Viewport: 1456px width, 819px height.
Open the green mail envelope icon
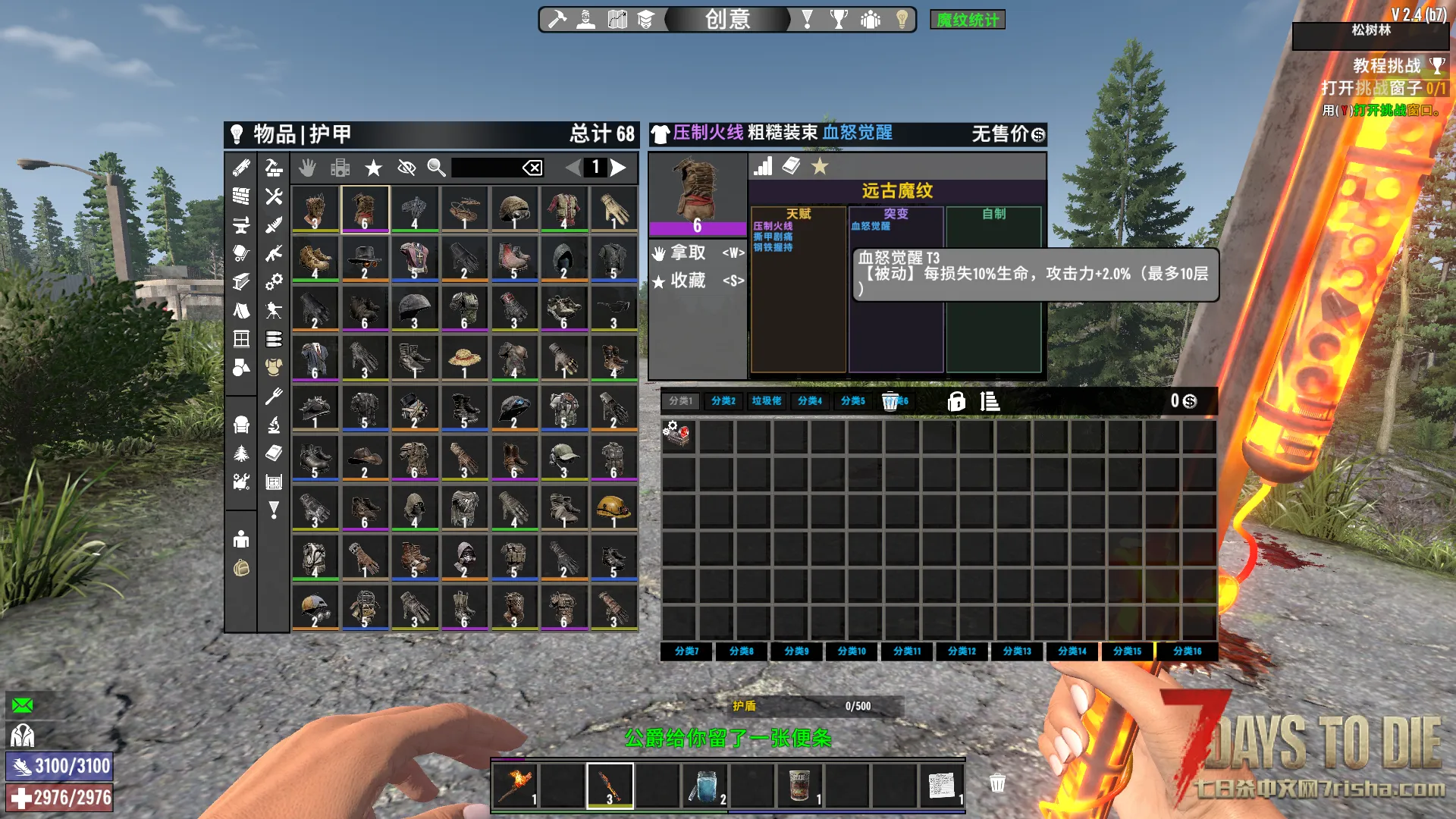[x=23, y=705]
